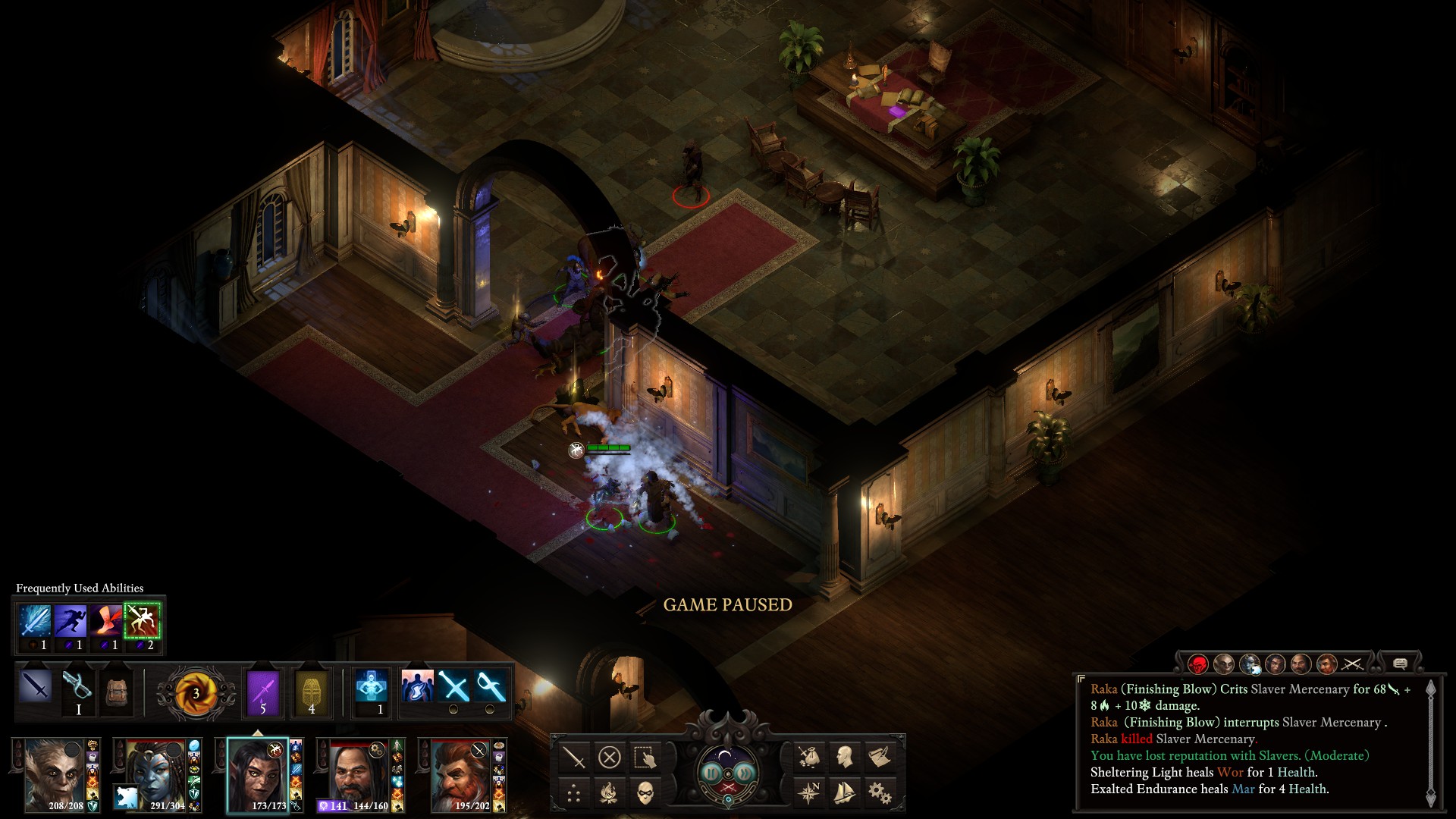Cancel current action with circled X button
Viewport: 1456px width, 819px height.
609,757
